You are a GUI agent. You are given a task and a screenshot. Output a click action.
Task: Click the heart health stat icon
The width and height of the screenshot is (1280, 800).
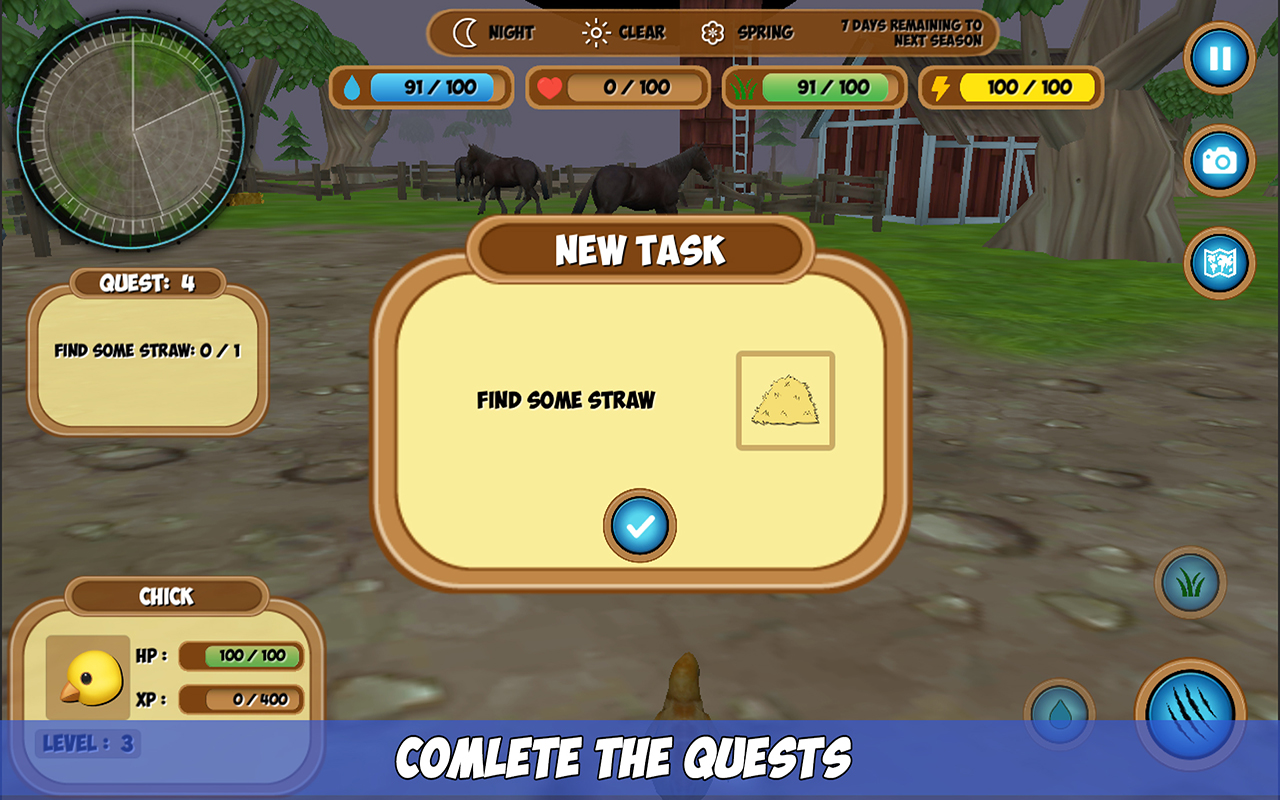(548, 88)
